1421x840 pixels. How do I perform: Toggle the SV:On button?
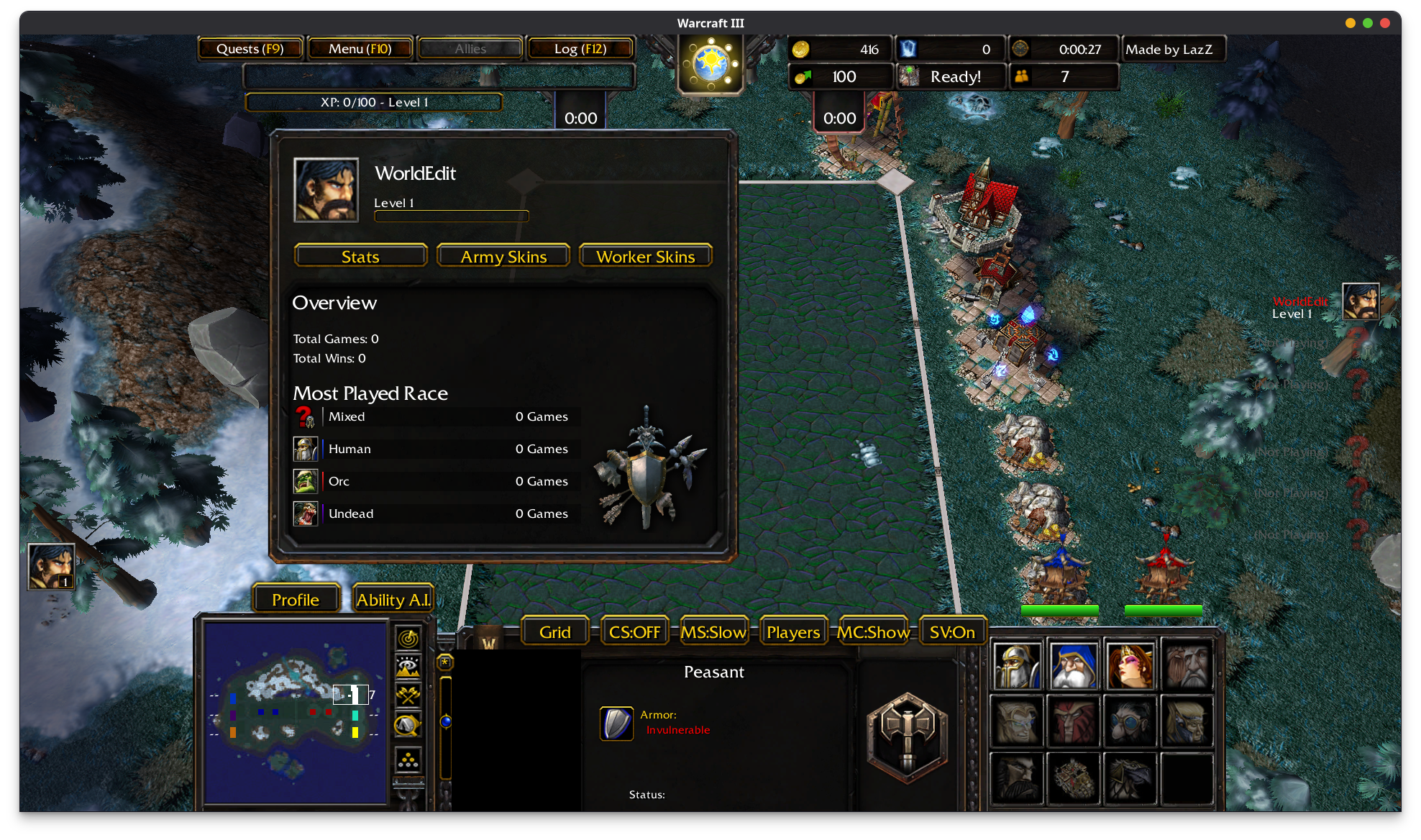tap(952, 632)
